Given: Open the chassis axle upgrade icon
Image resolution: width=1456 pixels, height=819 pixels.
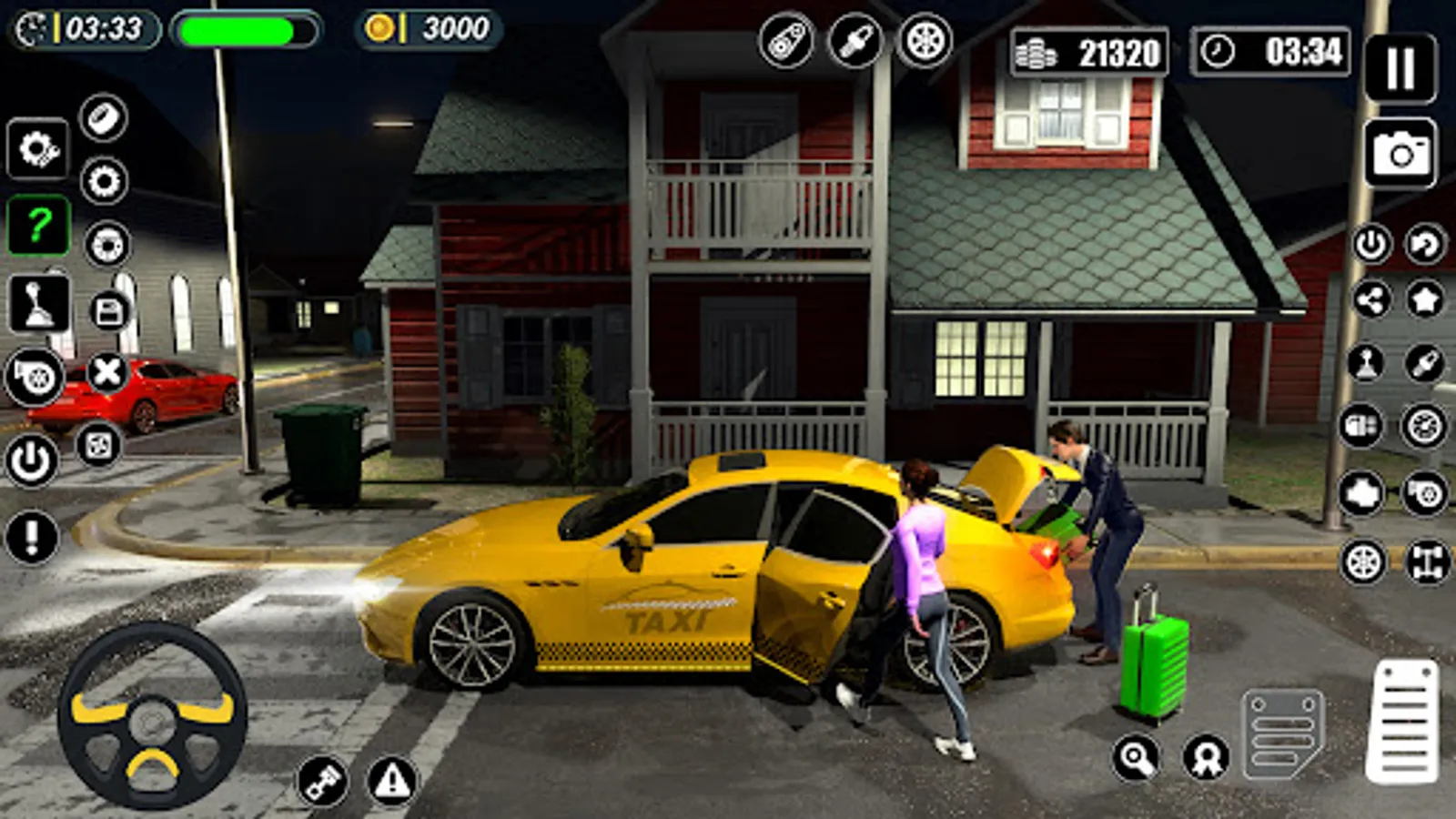Looking at the screenshot, I should (x=1427, y=559).
